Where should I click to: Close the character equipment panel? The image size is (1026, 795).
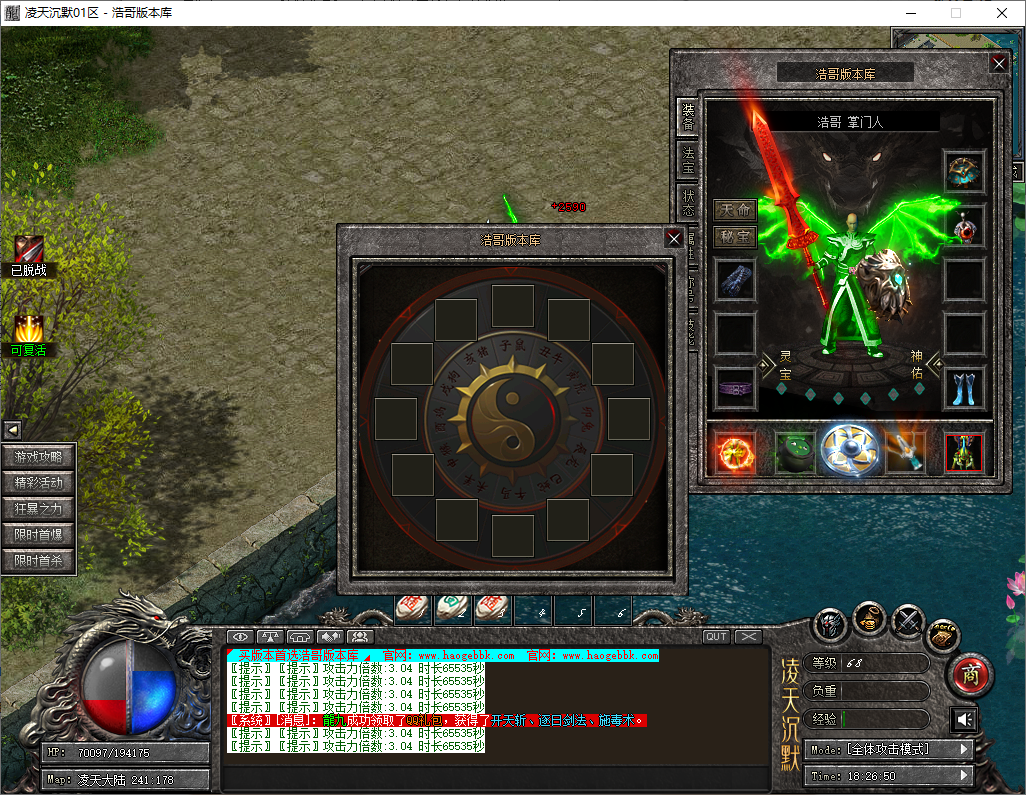(x=998, y=63)
